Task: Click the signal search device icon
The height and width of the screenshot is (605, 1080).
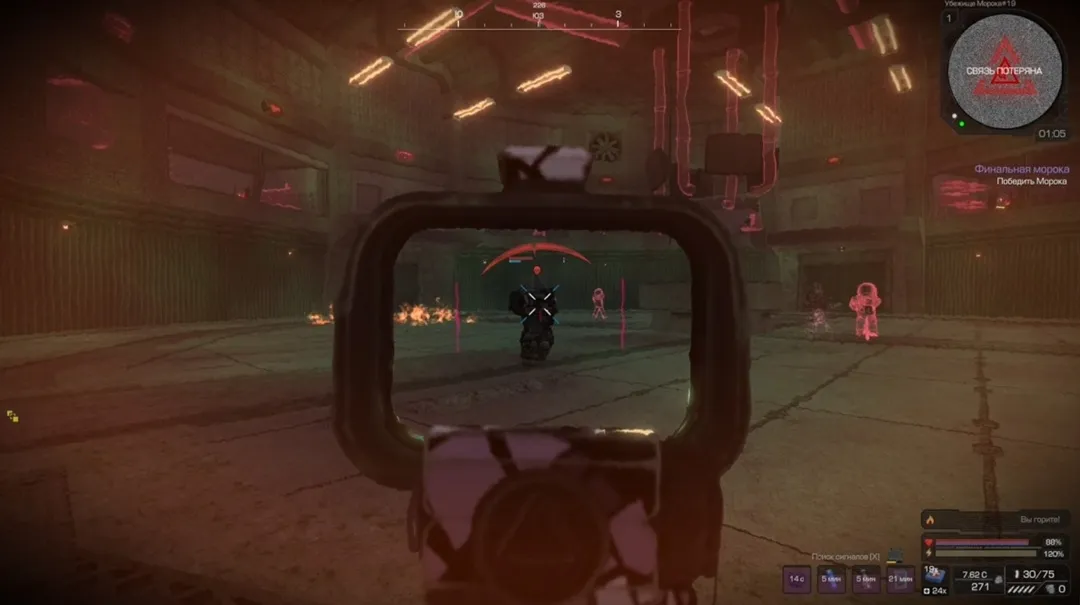Action: (x=897, y=555)
